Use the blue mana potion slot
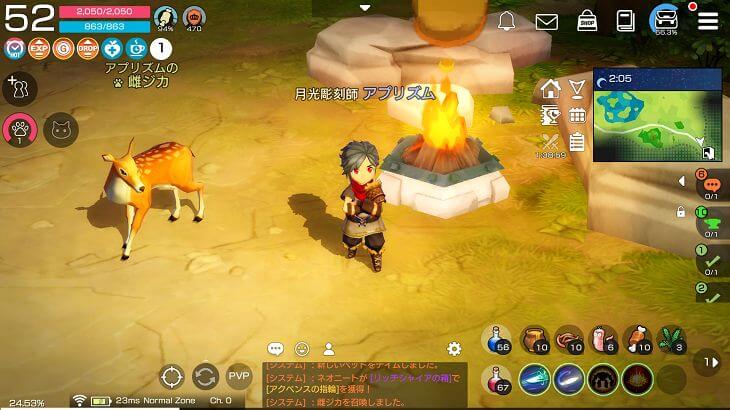This screenshot has width=730, height=410. [498, 340]
